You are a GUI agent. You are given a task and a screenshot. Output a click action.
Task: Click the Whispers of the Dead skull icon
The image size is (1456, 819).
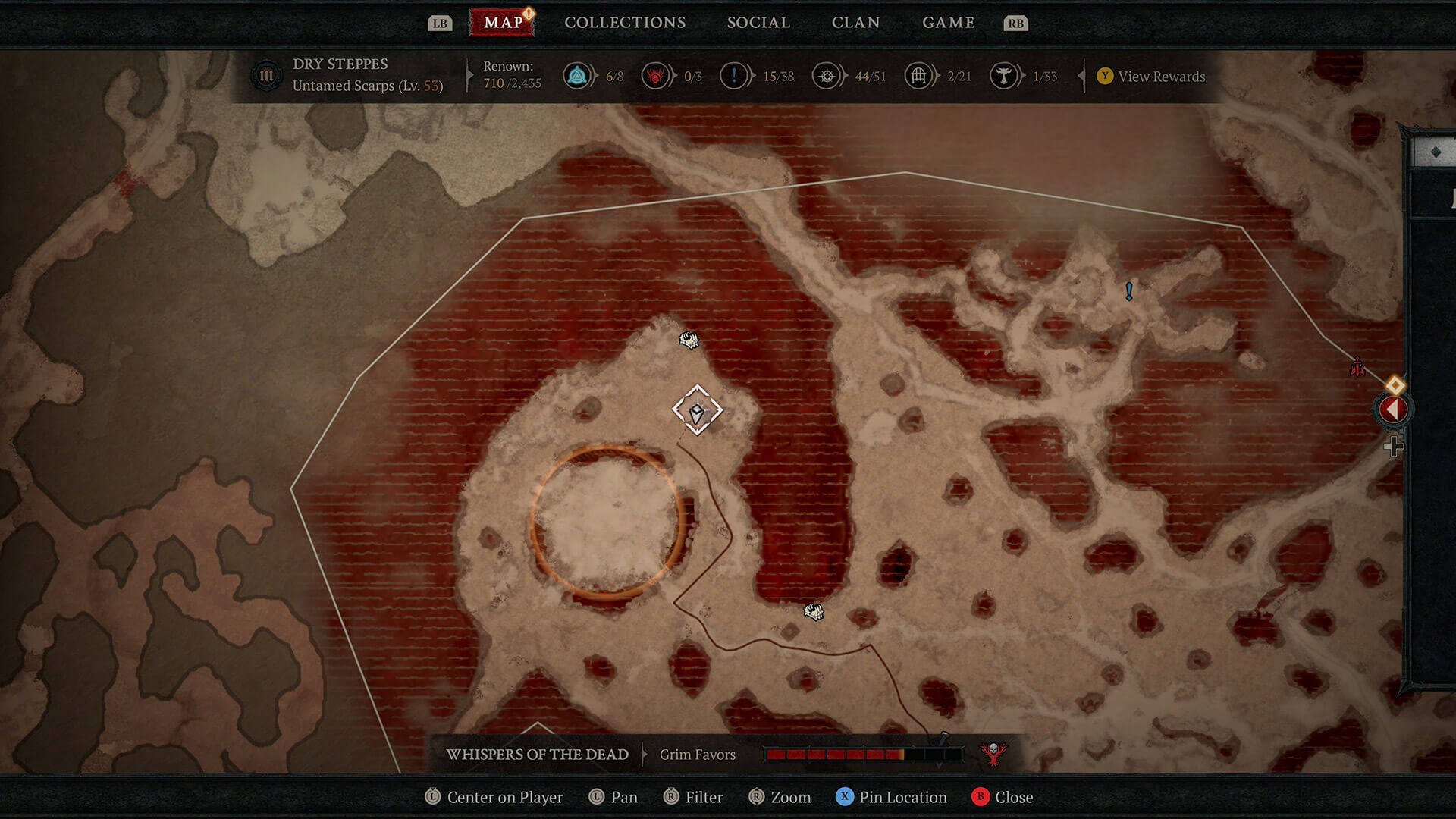[993, 754]
